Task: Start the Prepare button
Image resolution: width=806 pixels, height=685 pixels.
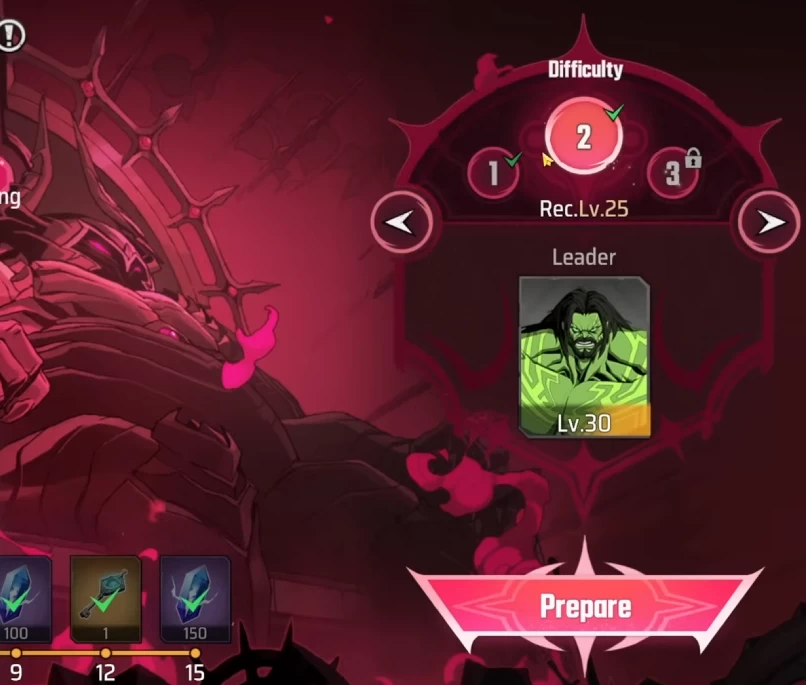Action: (x=585, y=606)
